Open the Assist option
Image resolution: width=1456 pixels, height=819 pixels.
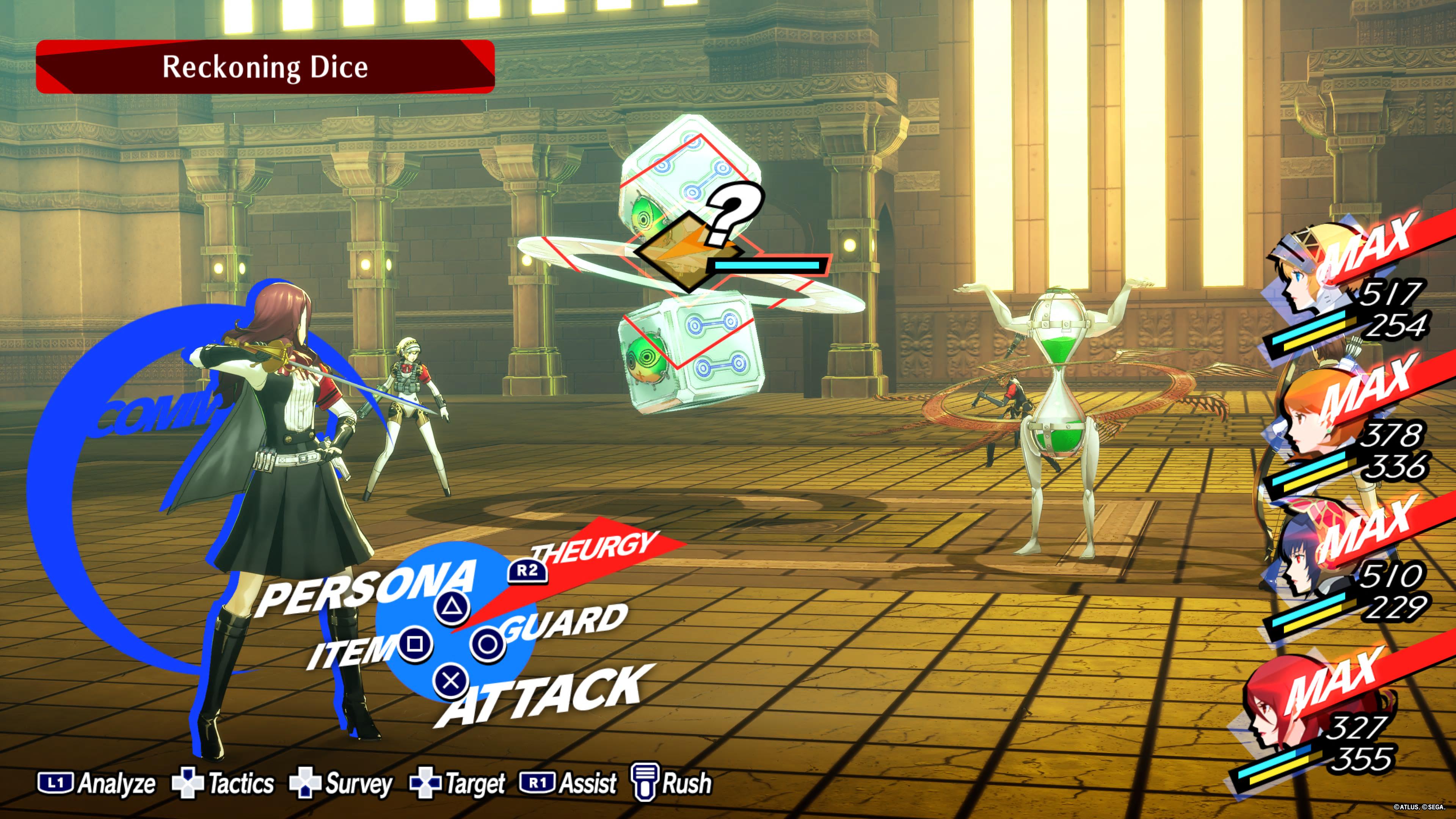pos(568,783)
